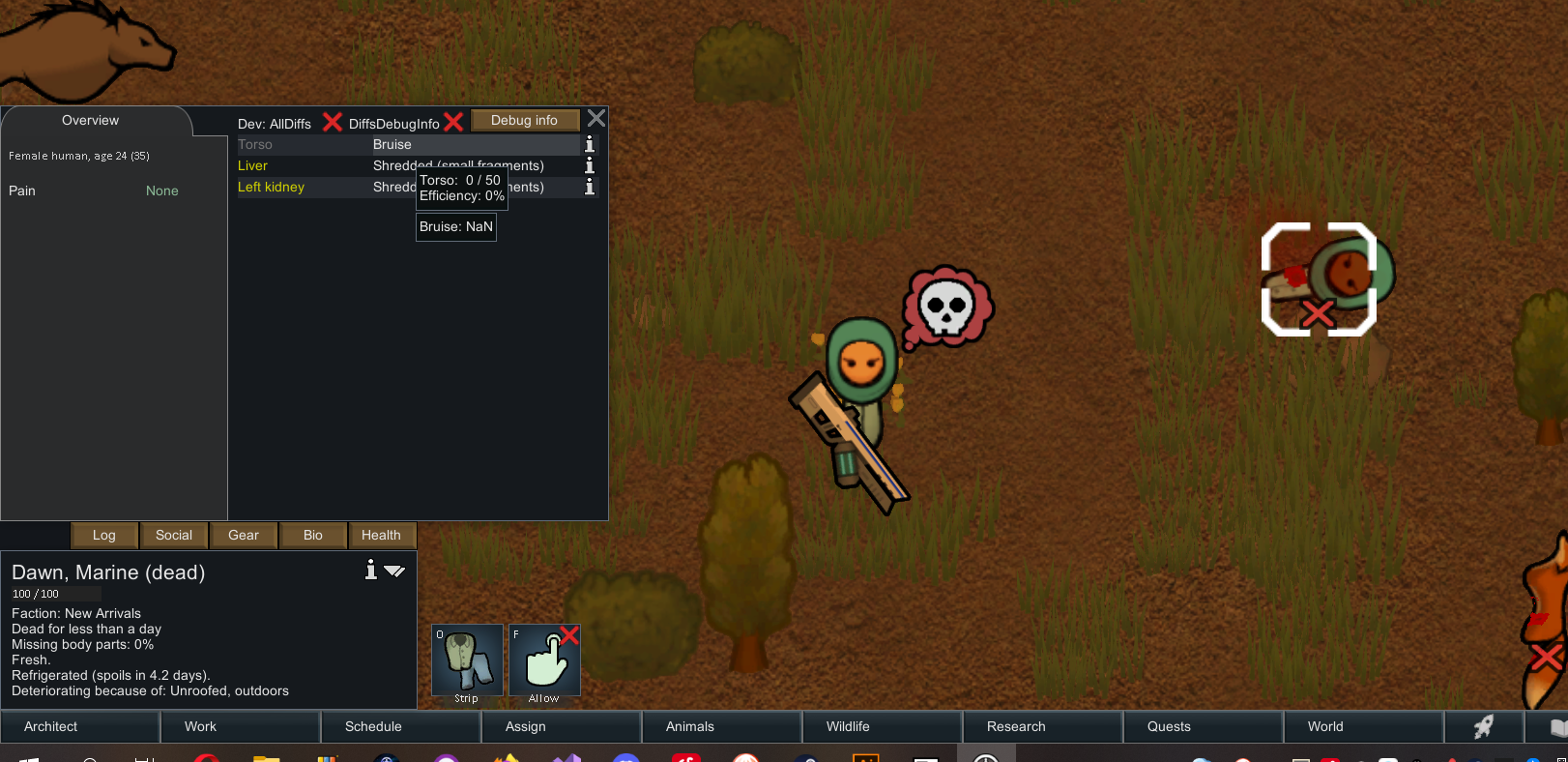Switch to the Social tab
This screenshot has width=1568, height=762.
(174, 535)
